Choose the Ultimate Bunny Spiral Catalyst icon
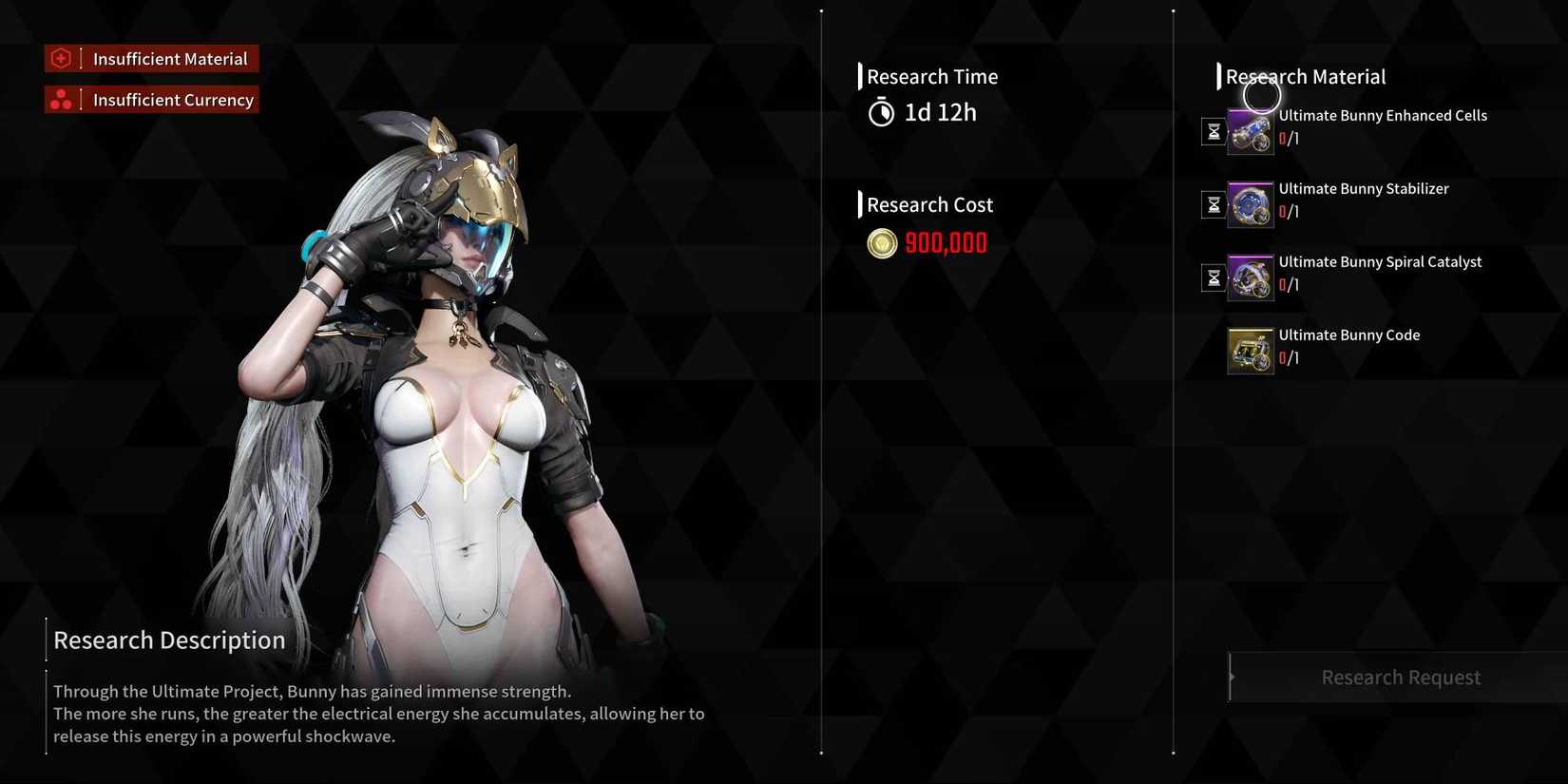Screen dimensions: 1568x784 pyautogui.click(x=1250, y=278)
